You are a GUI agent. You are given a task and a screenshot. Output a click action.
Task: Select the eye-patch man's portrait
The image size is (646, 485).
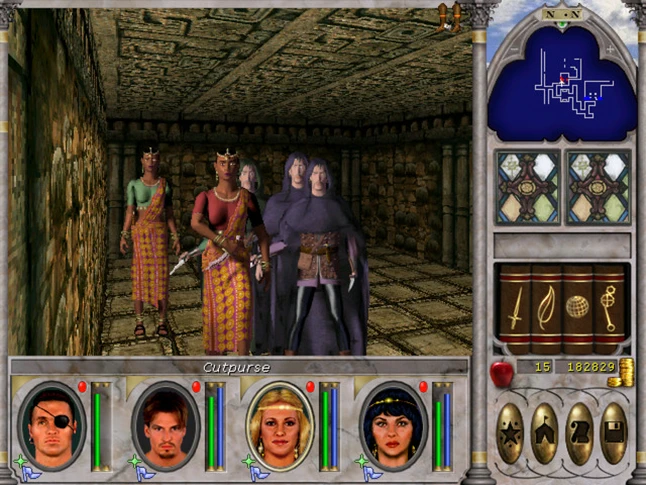pos(52,424)
